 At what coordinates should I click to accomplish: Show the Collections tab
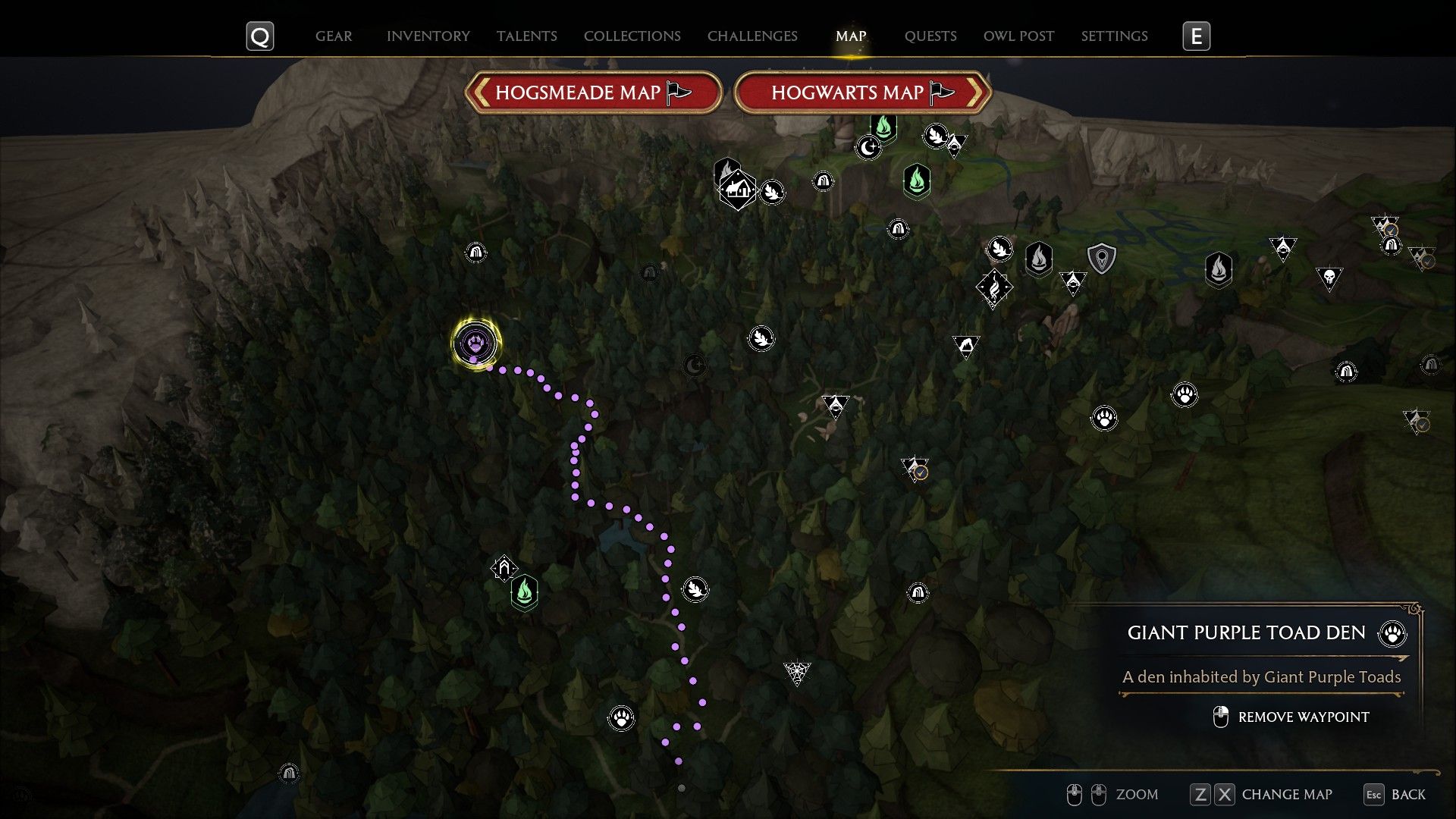pos(632,36)
